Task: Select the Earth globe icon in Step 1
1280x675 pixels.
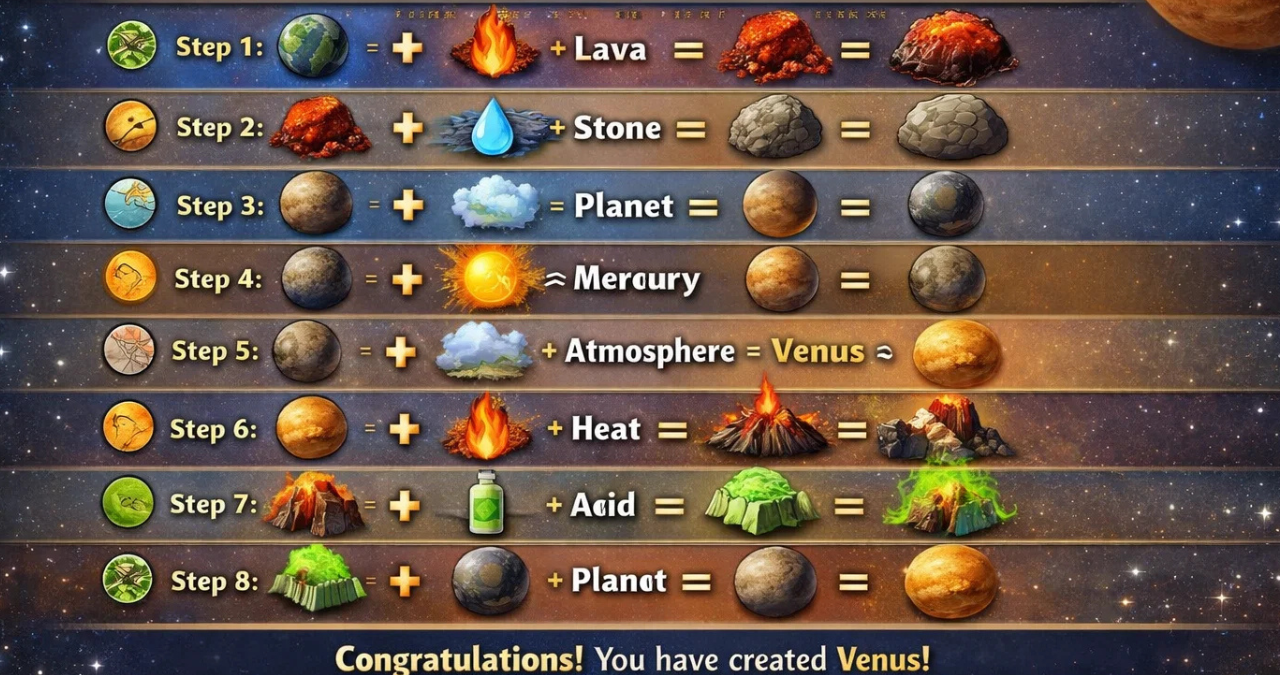Action: [x=313, y=46]
